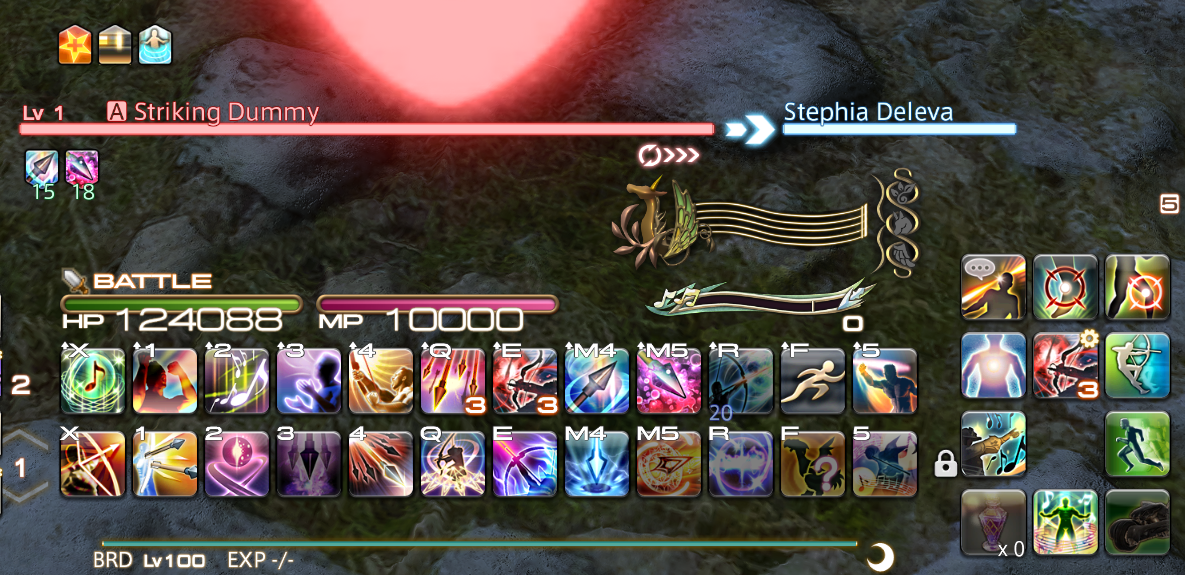1185x575 pixels.
Task: Activate the purple glowing figure ability
Action: [x=309, y=381]
